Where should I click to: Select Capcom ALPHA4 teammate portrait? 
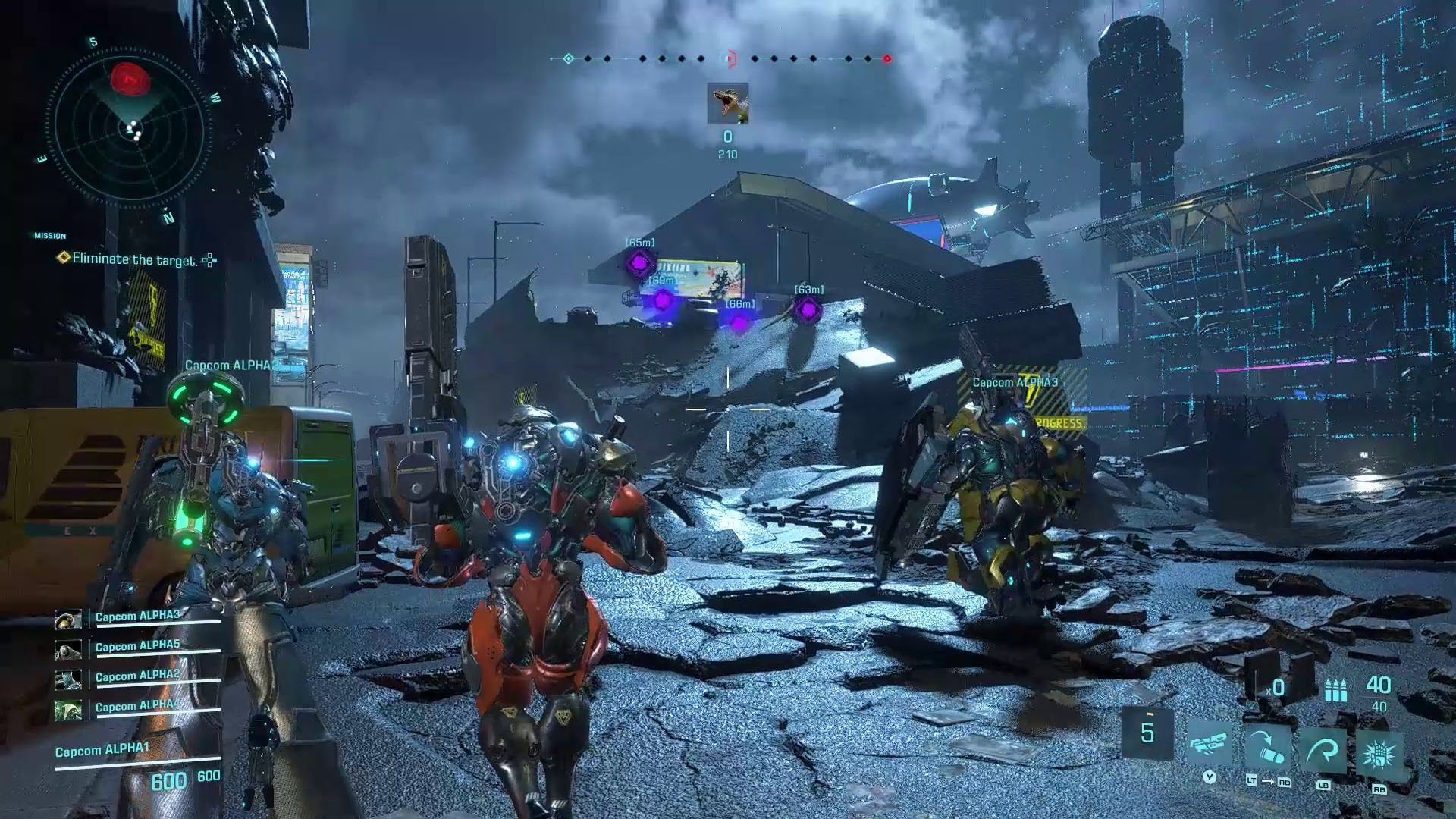coord(68,711)
